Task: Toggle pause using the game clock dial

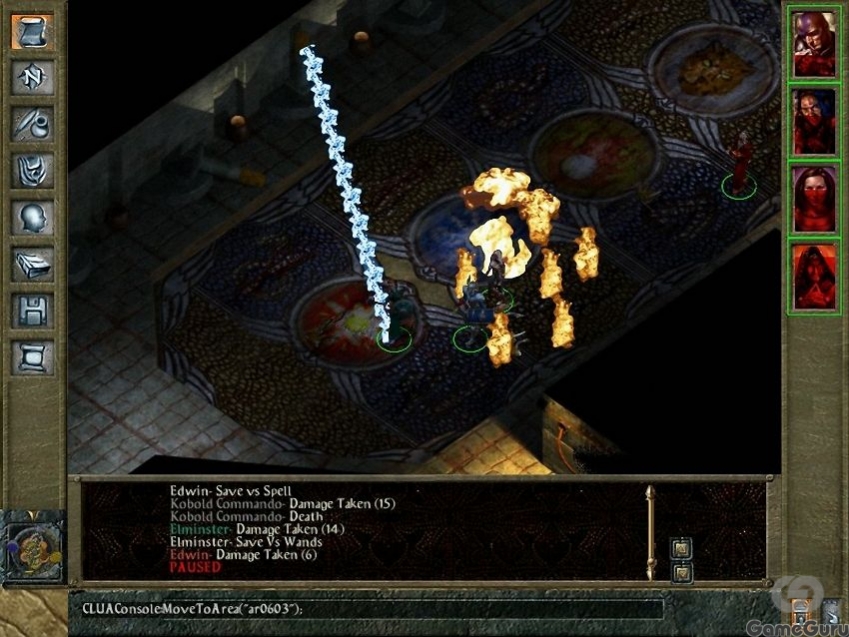Action: pyautogui.click(x=33, y=547)
